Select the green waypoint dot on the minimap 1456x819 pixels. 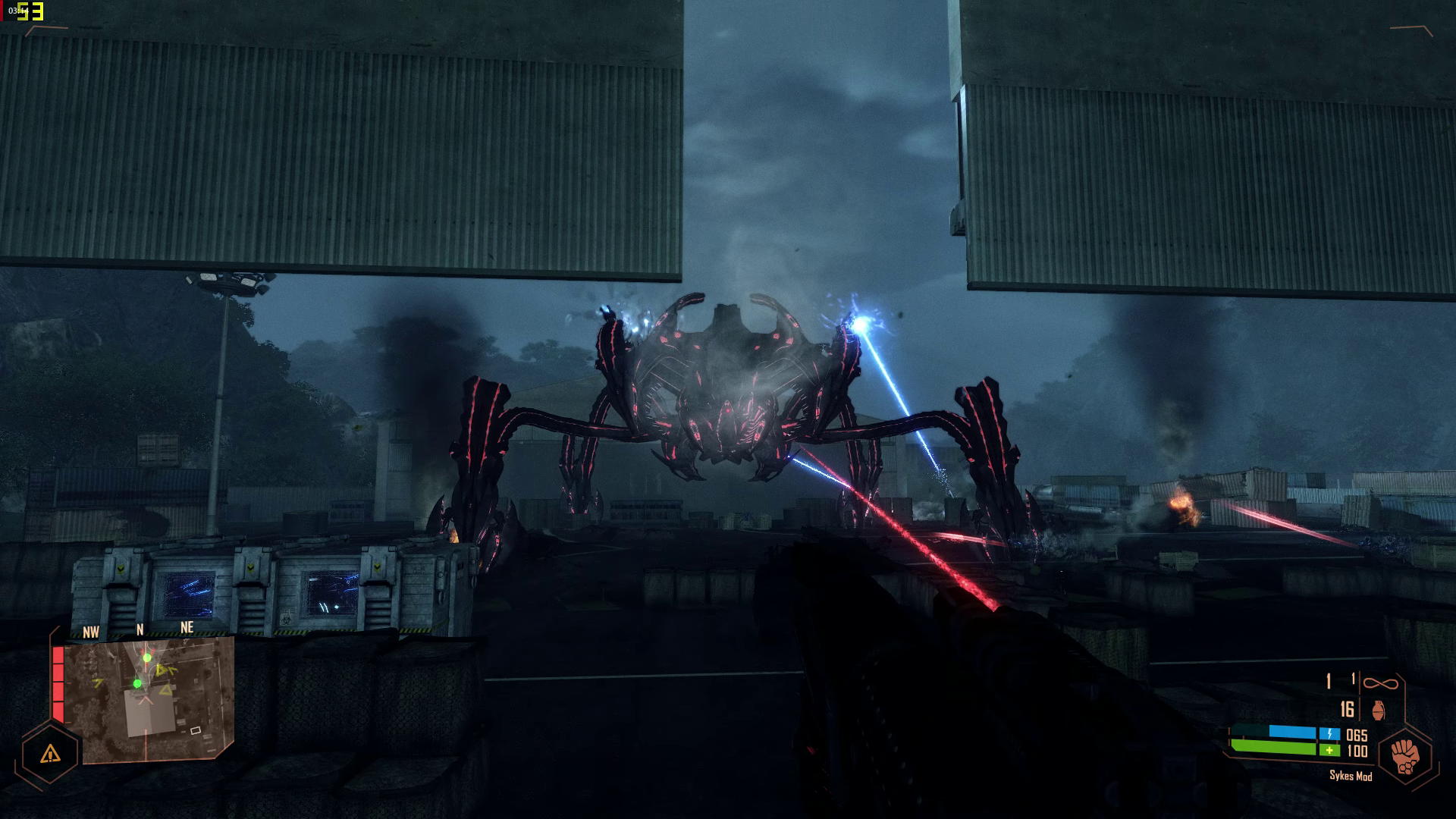(147, 657)
